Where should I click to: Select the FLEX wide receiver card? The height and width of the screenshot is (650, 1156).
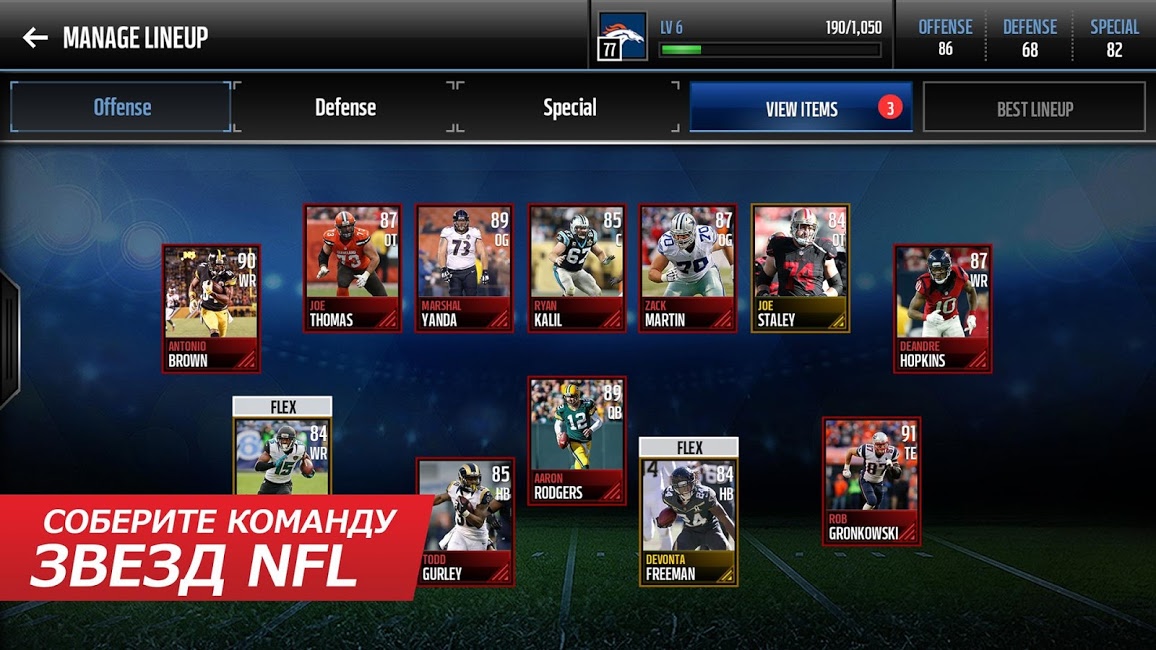pos(282,450)
